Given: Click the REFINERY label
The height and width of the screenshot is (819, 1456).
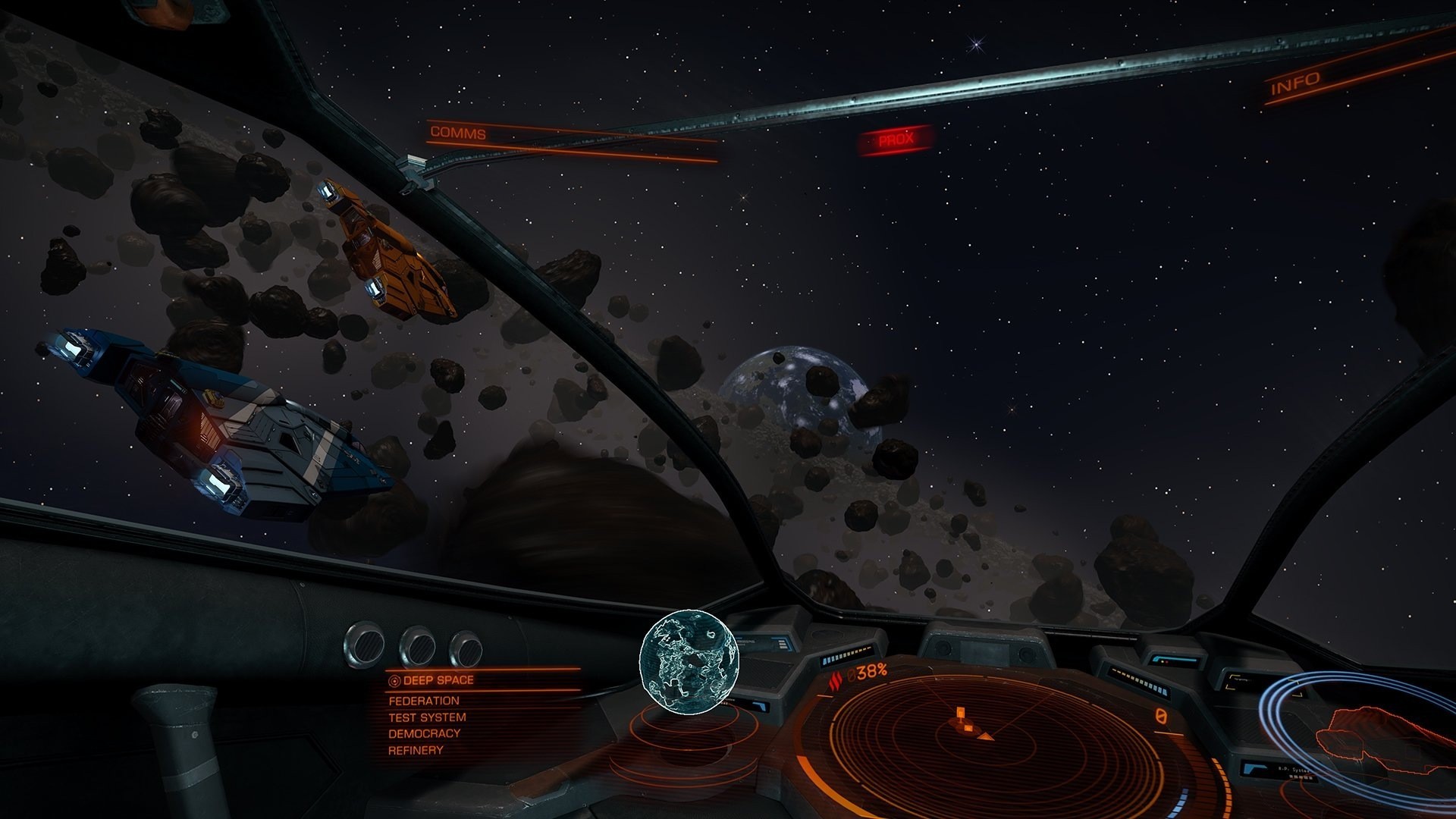Looking at the screenshot, I should [416, 751].
